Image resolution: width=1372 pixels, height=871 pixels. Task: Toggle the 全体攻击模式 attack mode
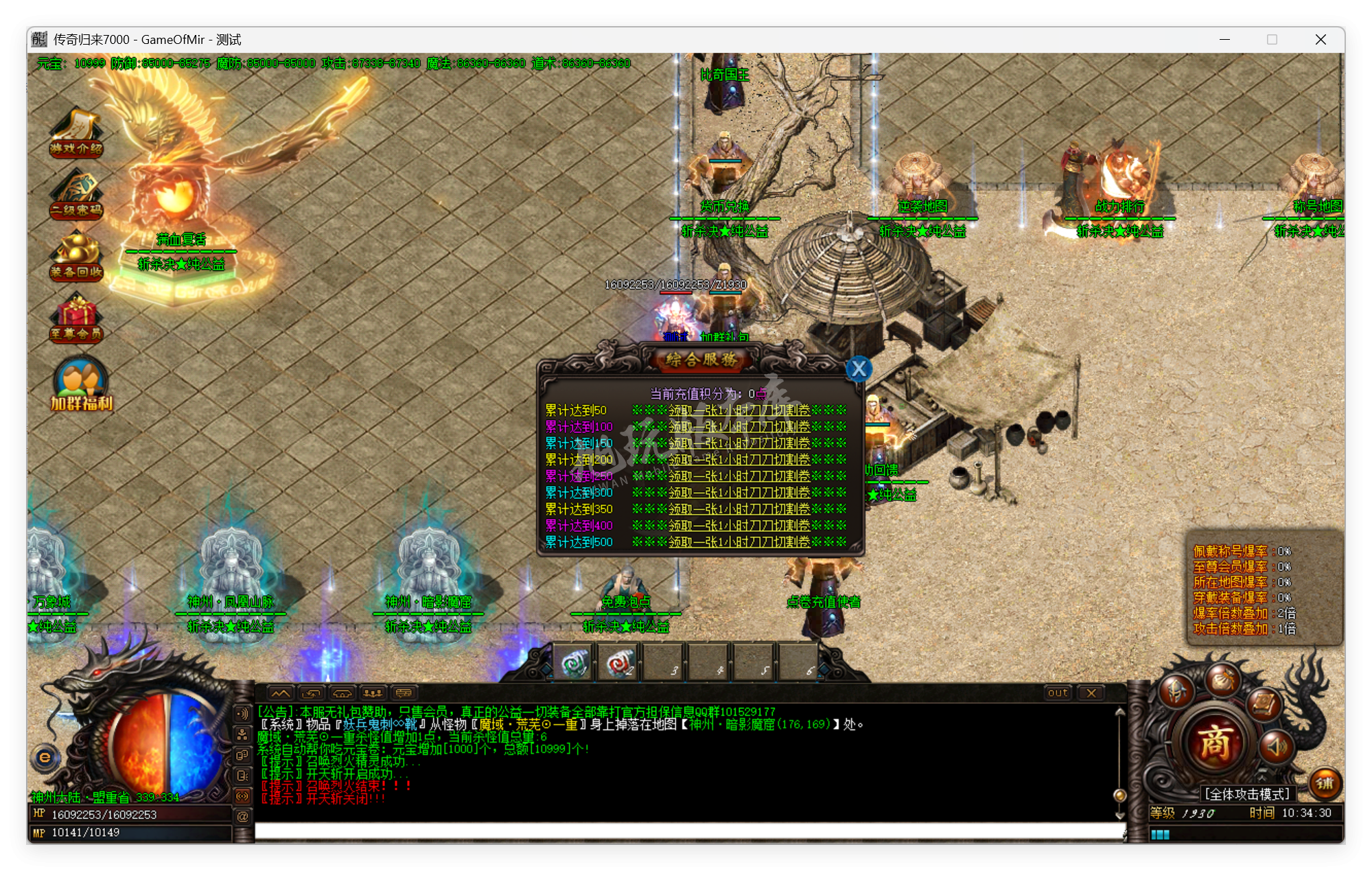tap(1248, 793)
